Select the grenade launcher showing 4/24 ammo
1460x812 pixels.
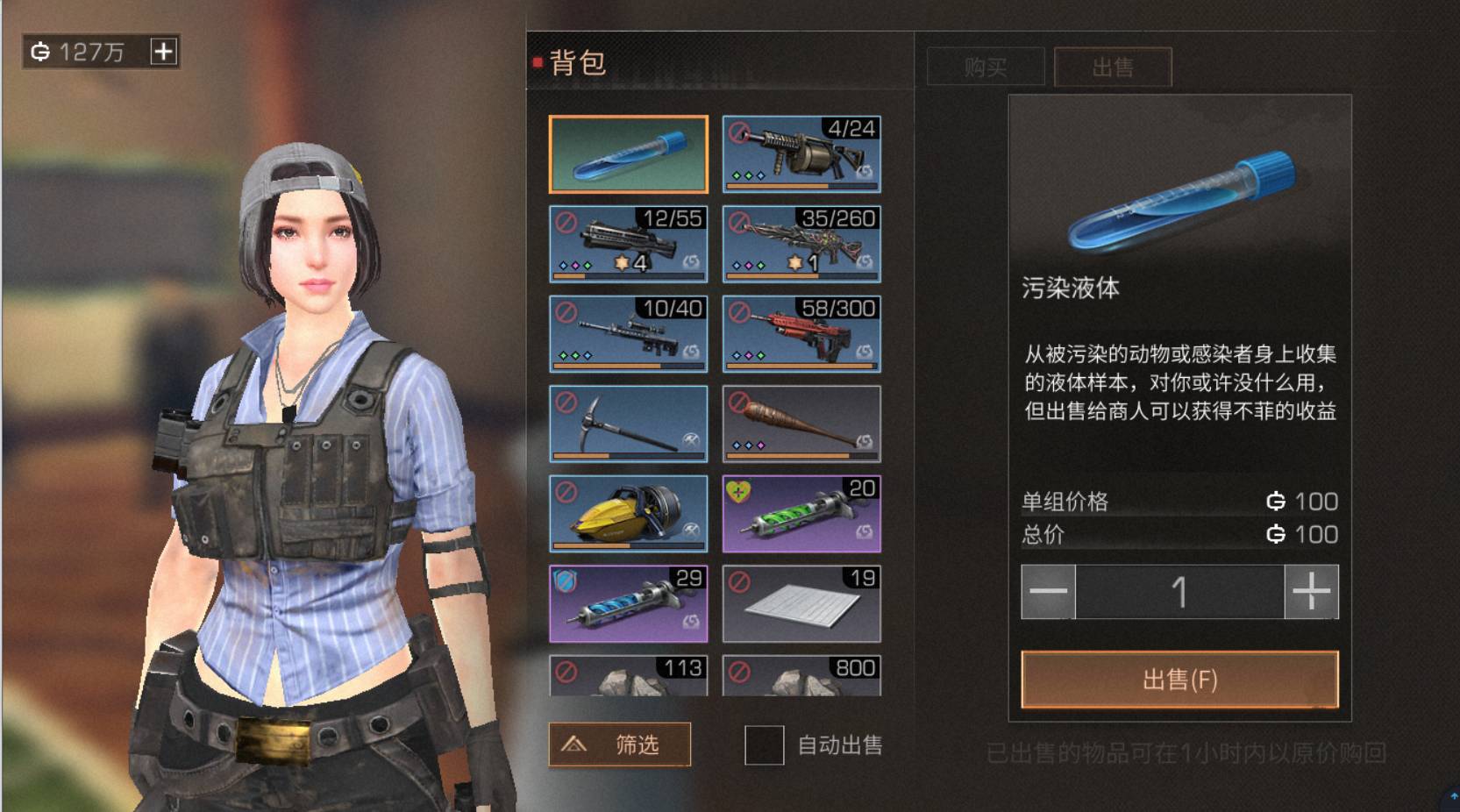click(801, 155)
